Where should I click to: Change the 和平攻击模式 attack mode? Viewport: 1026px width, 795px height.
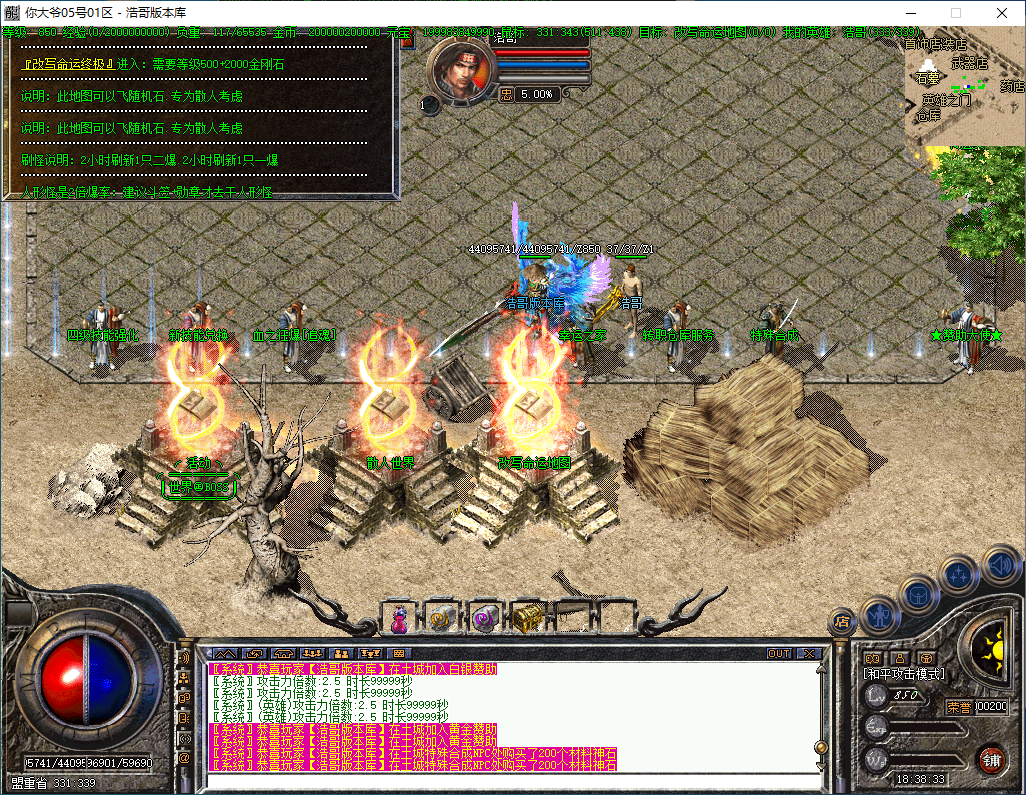point(904,674)
